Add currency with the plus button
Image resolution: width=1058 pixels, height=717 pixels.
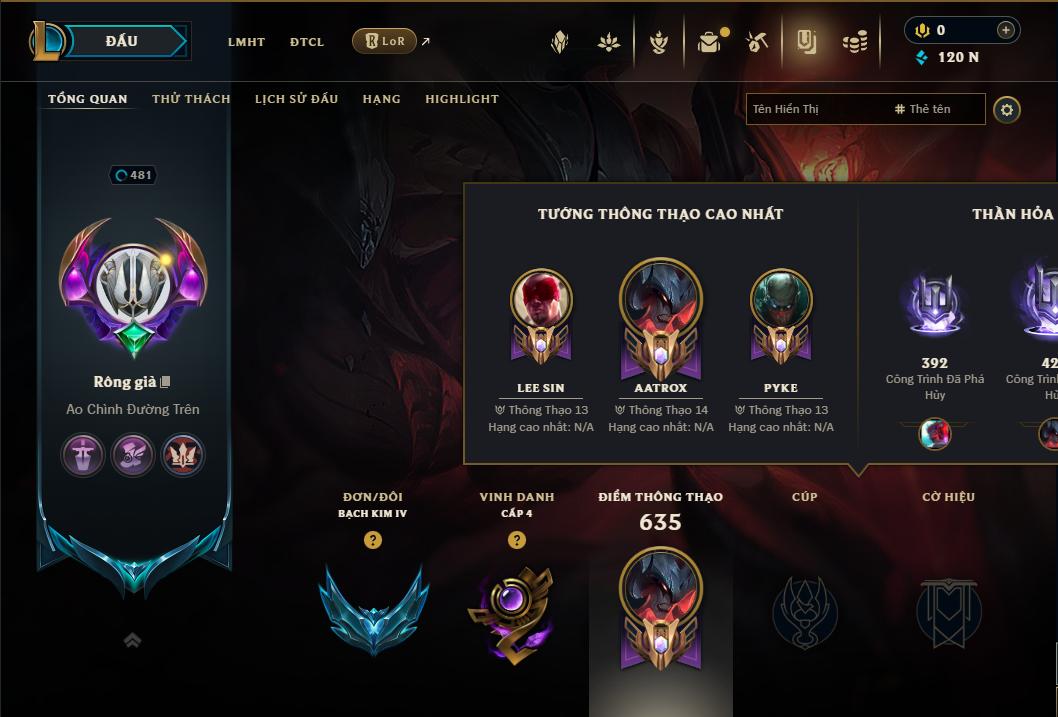(1005, 30)
